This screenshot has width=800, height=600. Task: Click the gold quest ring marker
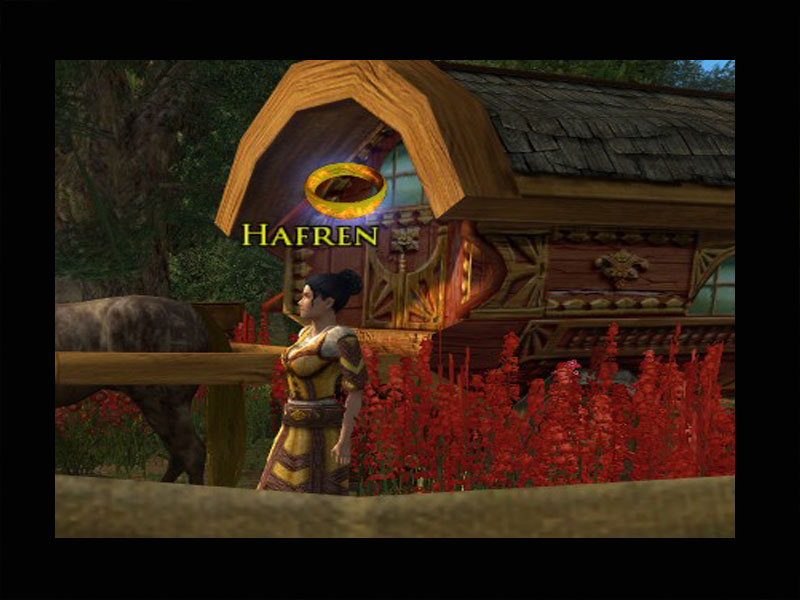[x=345, y=189]
